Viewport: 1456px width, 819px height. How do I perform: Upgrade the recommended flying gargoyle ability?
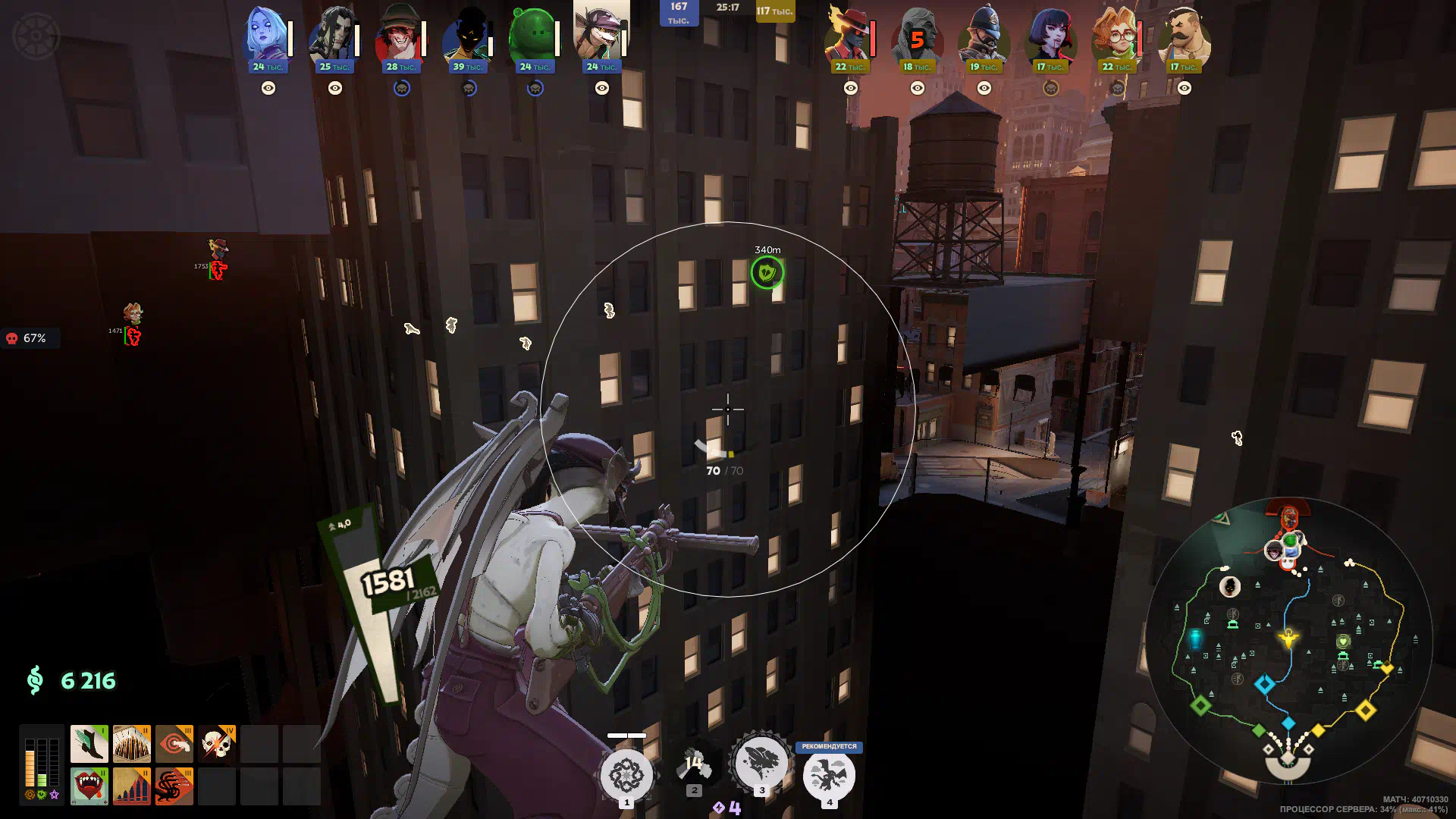829,775
